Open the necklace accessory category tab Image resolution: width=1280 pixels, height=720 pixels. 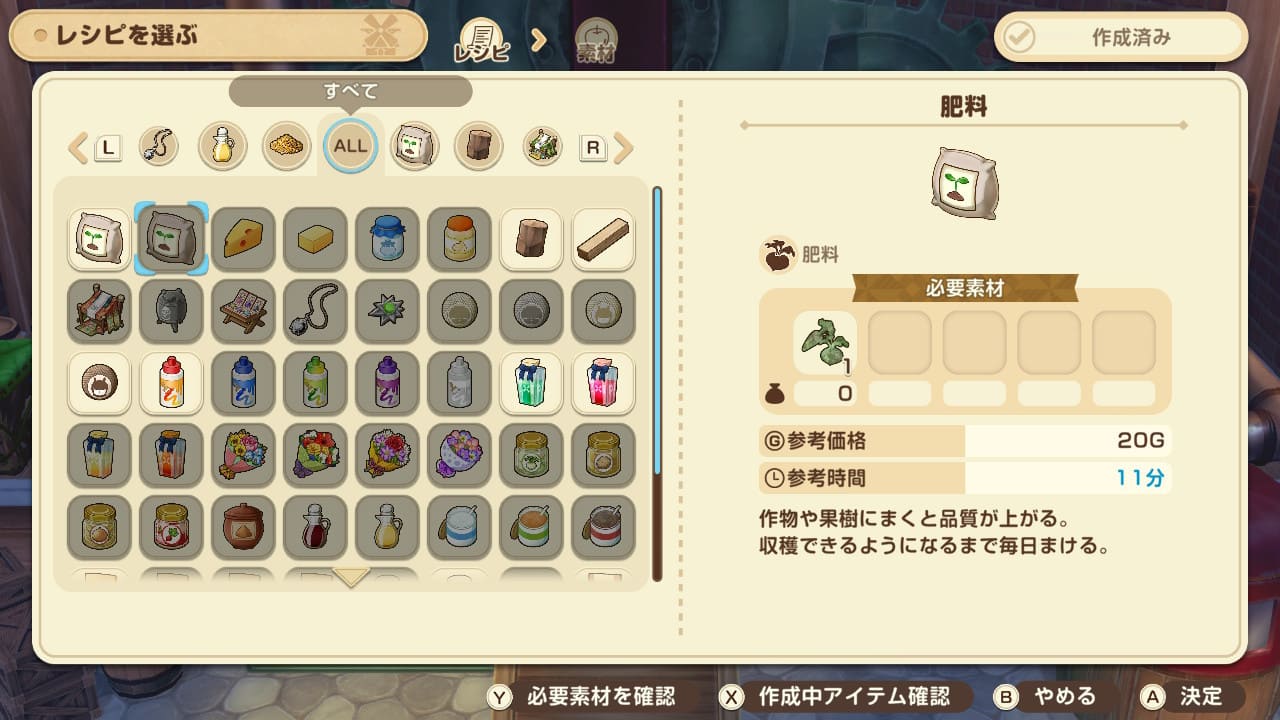[x=158, y=147]
